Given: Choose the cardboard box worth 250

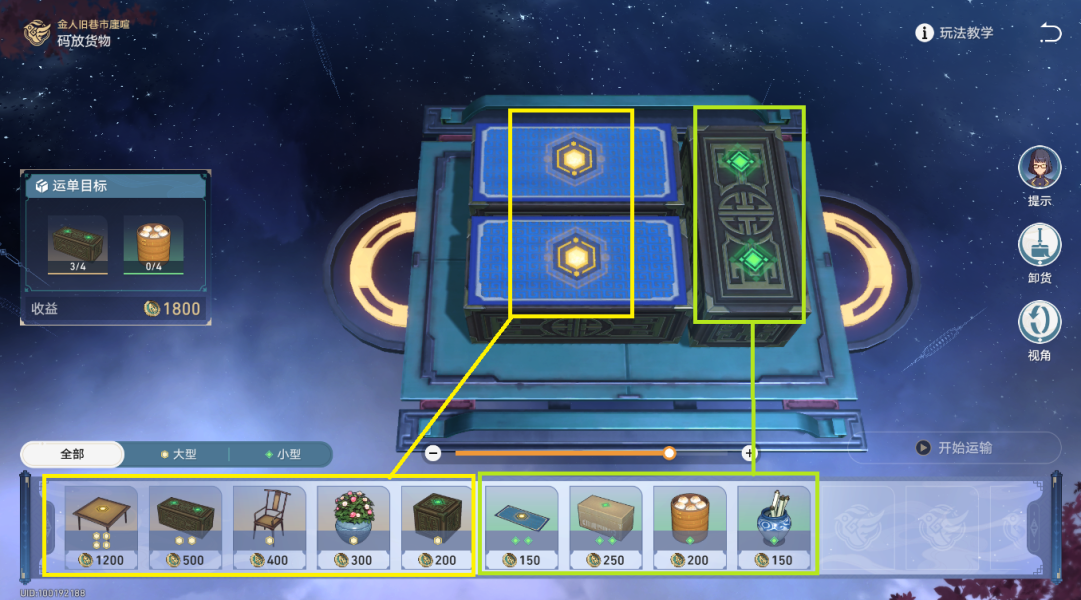Looking at the screenshot, I should click(x=605, y=525).
